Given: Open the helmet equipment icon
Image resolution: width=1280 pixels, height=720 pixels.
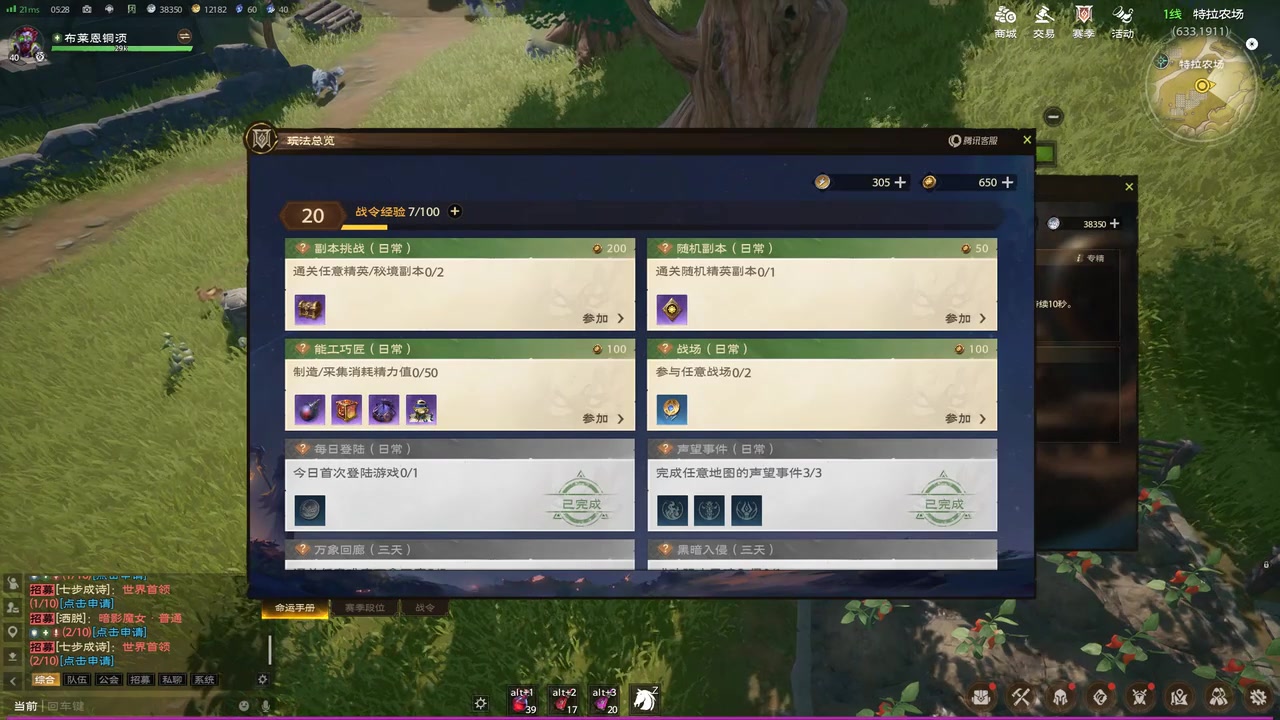Looking at the screenshot, I should [x=1061, y=697].
